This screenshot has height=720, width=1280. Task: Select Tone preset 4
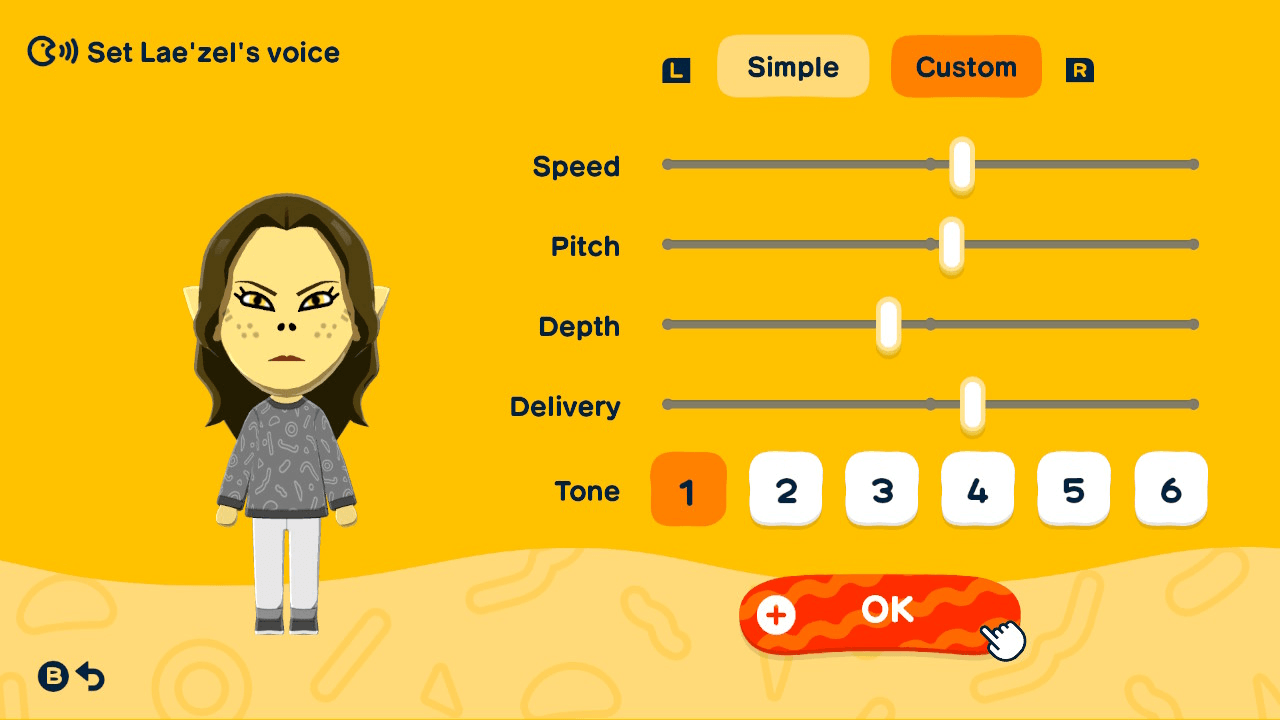(978, 489)
